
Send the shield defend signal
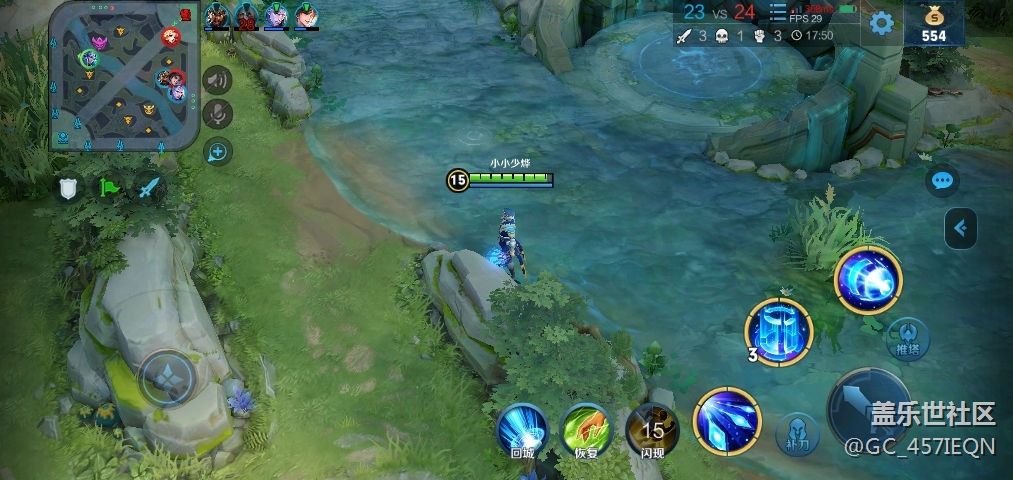pyautogui.click(x=68, y=187)
